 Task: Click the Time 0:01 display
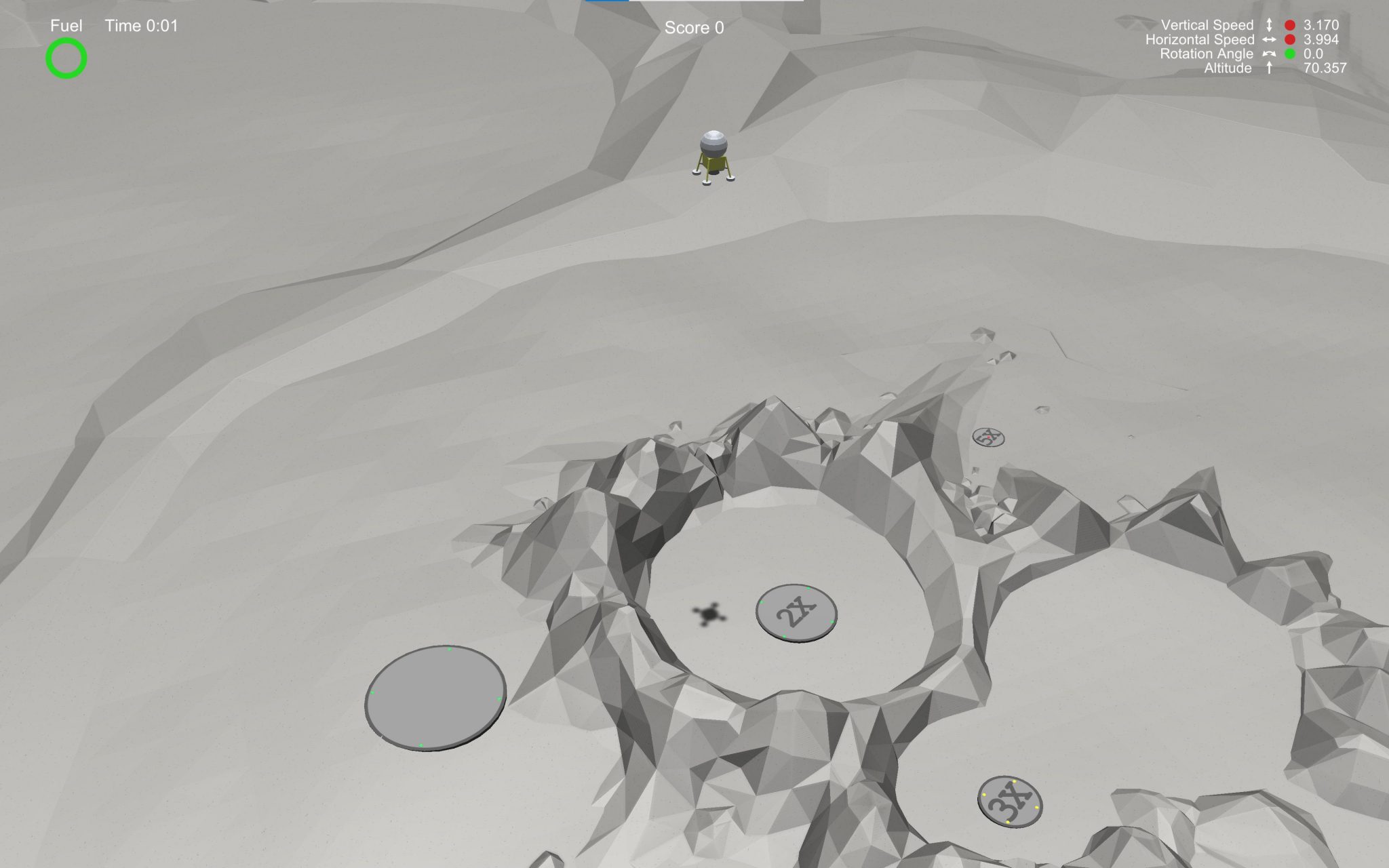[140, 25]
